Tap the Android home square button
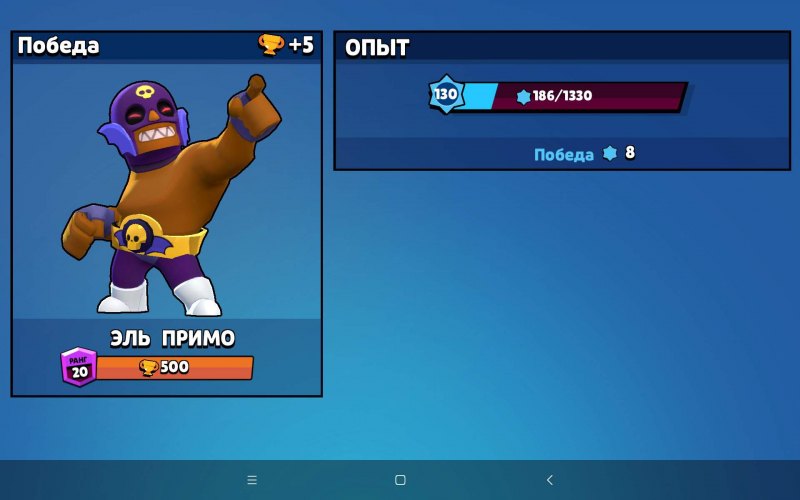Screen dimensions: 800x500 pyautogui.click(x=400, y=480)
